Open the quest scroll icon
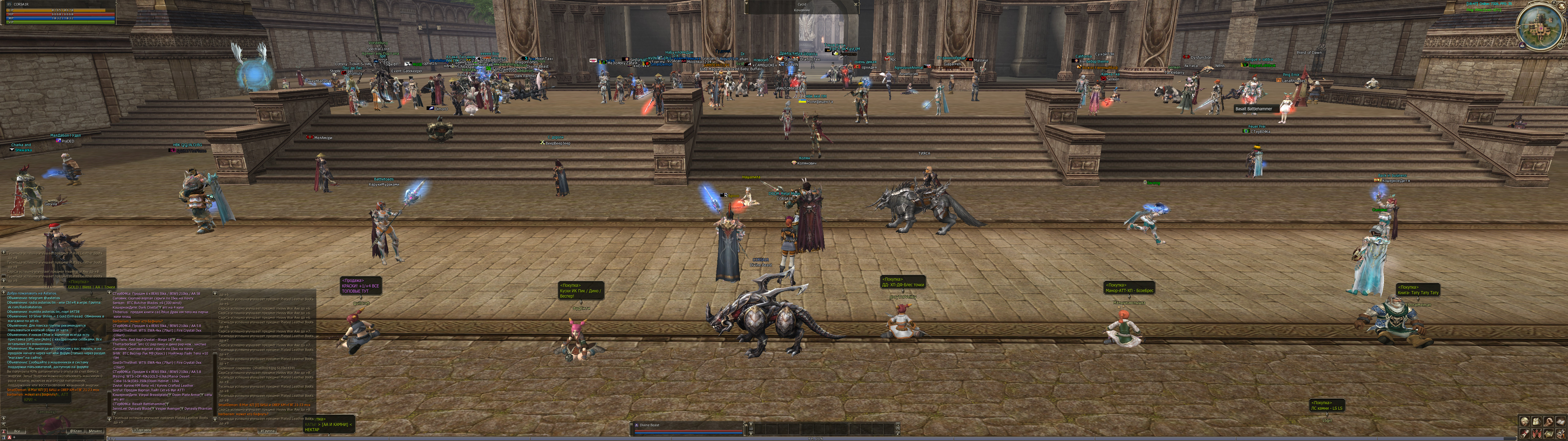The height and width of the screenshot is (441, 1568). 1524,433
